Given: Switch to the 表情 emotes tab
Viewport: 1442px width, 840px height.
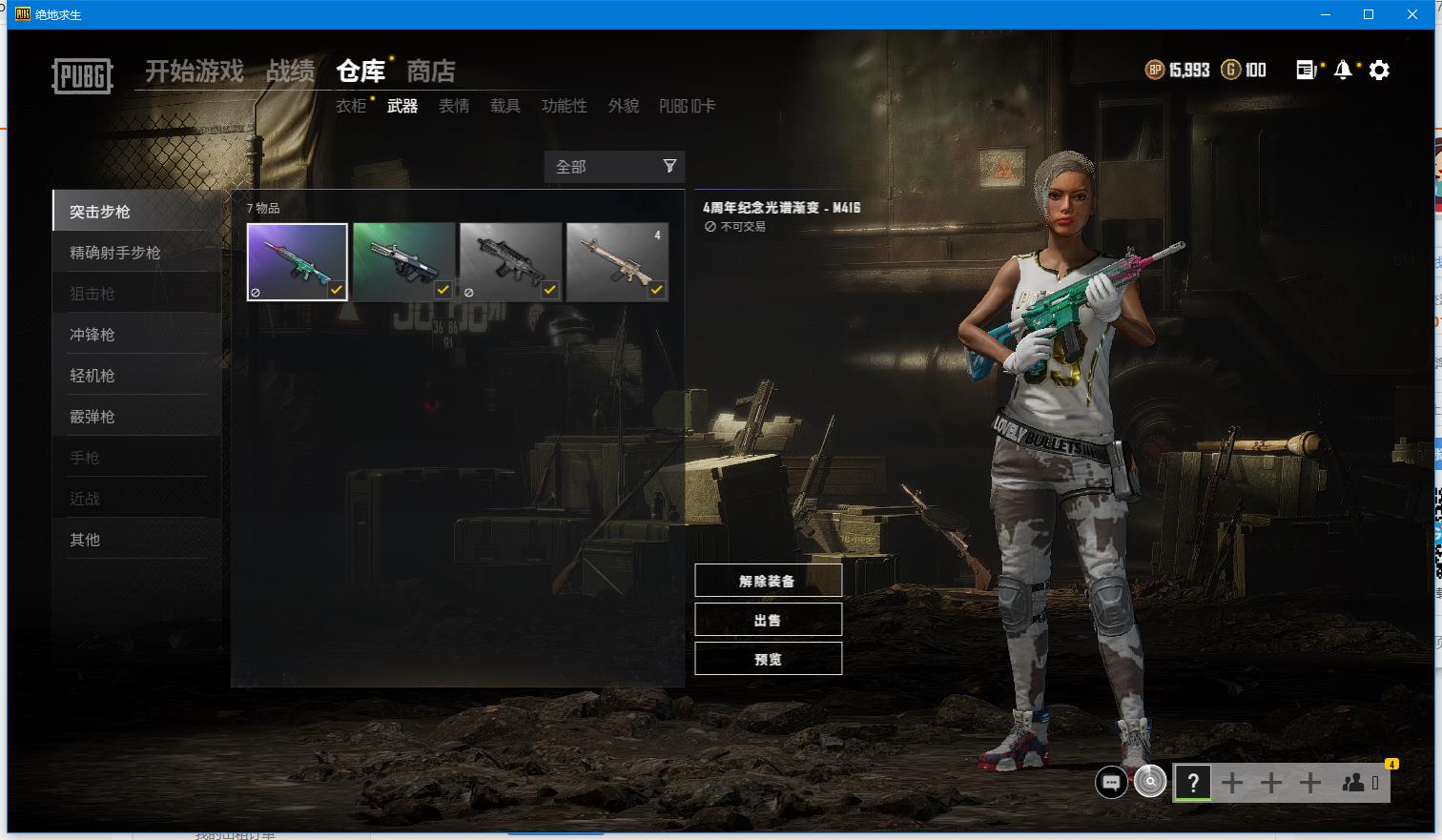Looking at the screenshot, I should (x=454, y=106).
